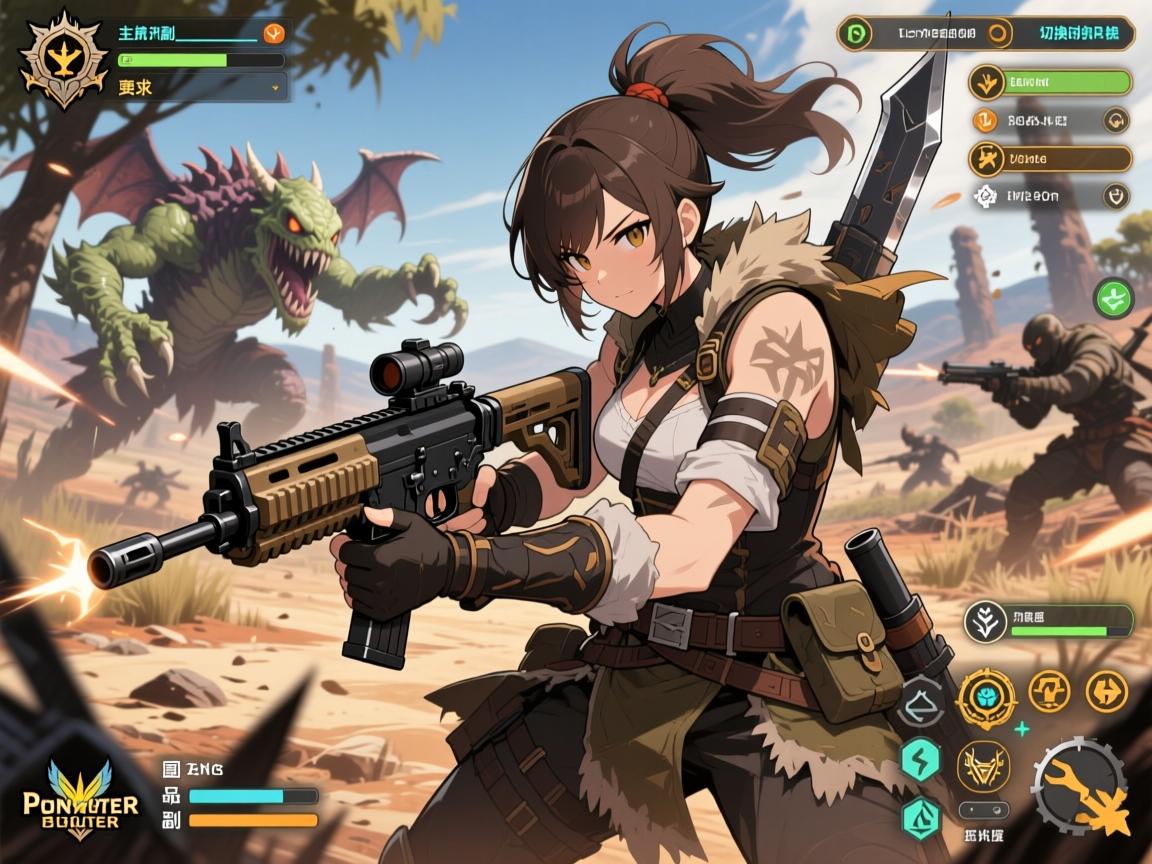Fire with the large gear attack button
The height and width of the screenshot is (864, 1152).
click(1080, 785)
